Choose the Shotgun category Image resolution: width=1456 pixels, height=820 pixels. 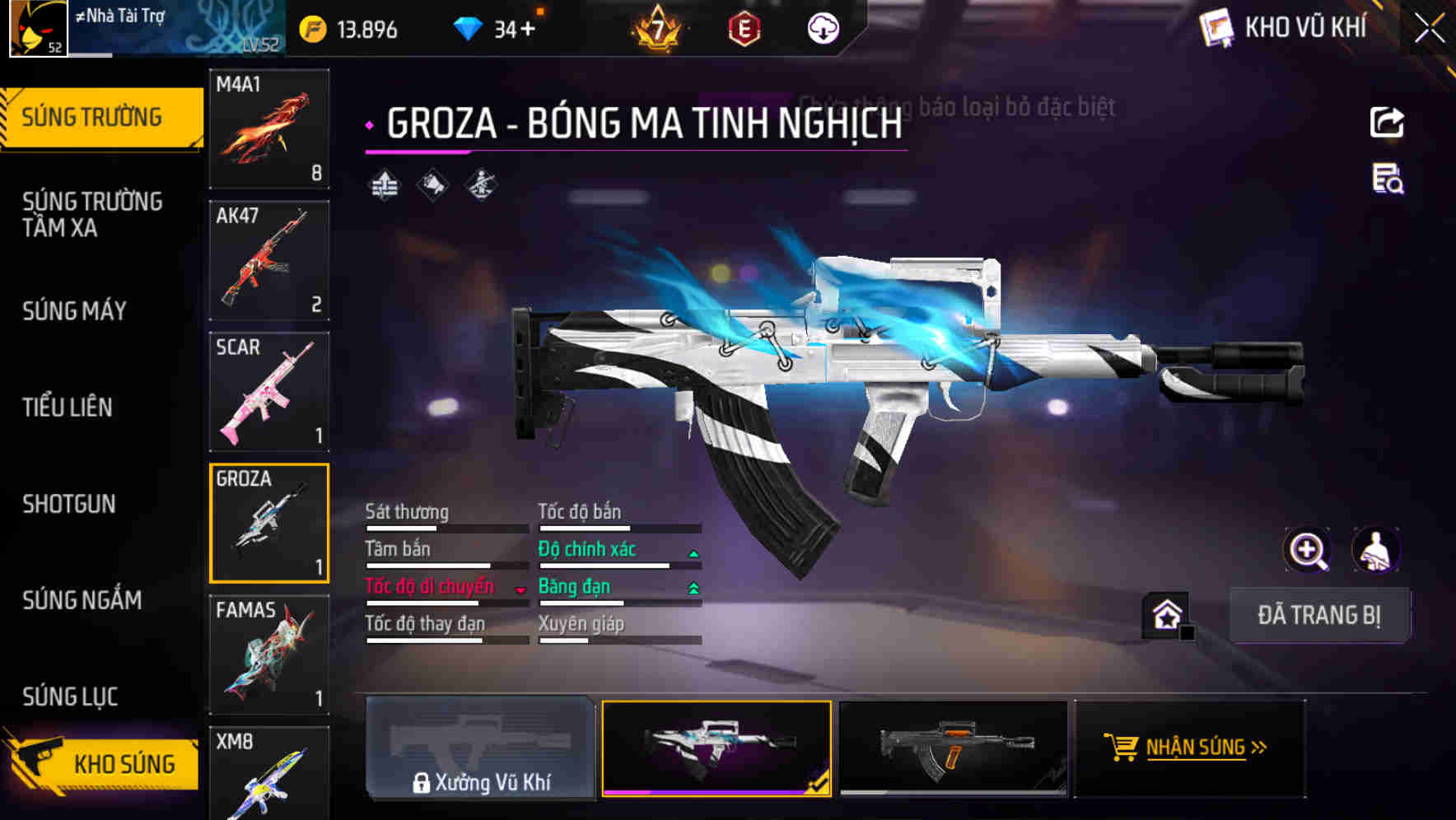pyautogui.click(x=69, y=504)
